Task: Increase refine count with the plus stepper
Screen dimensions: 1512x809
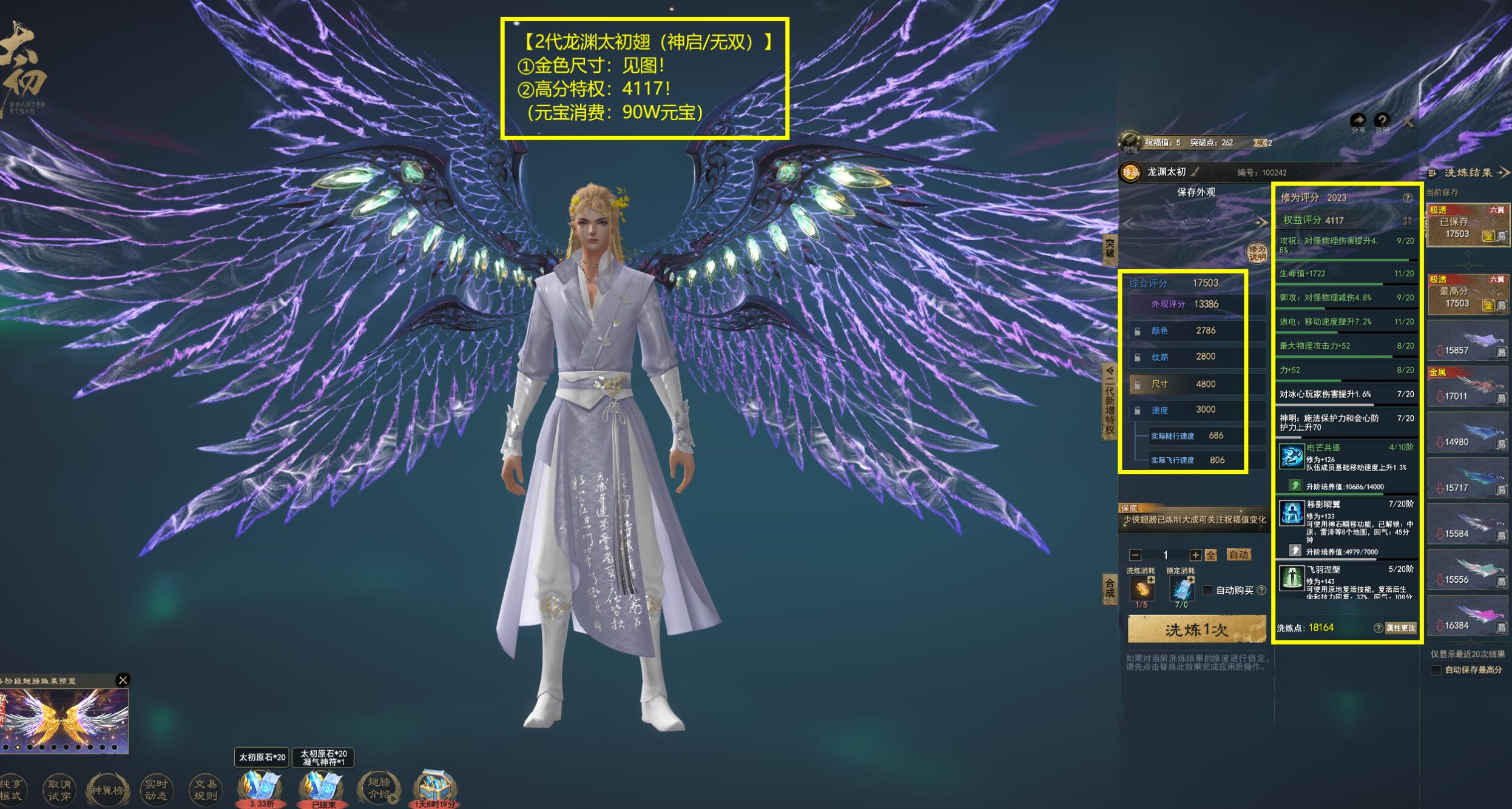Action: tap(1195, 555)
